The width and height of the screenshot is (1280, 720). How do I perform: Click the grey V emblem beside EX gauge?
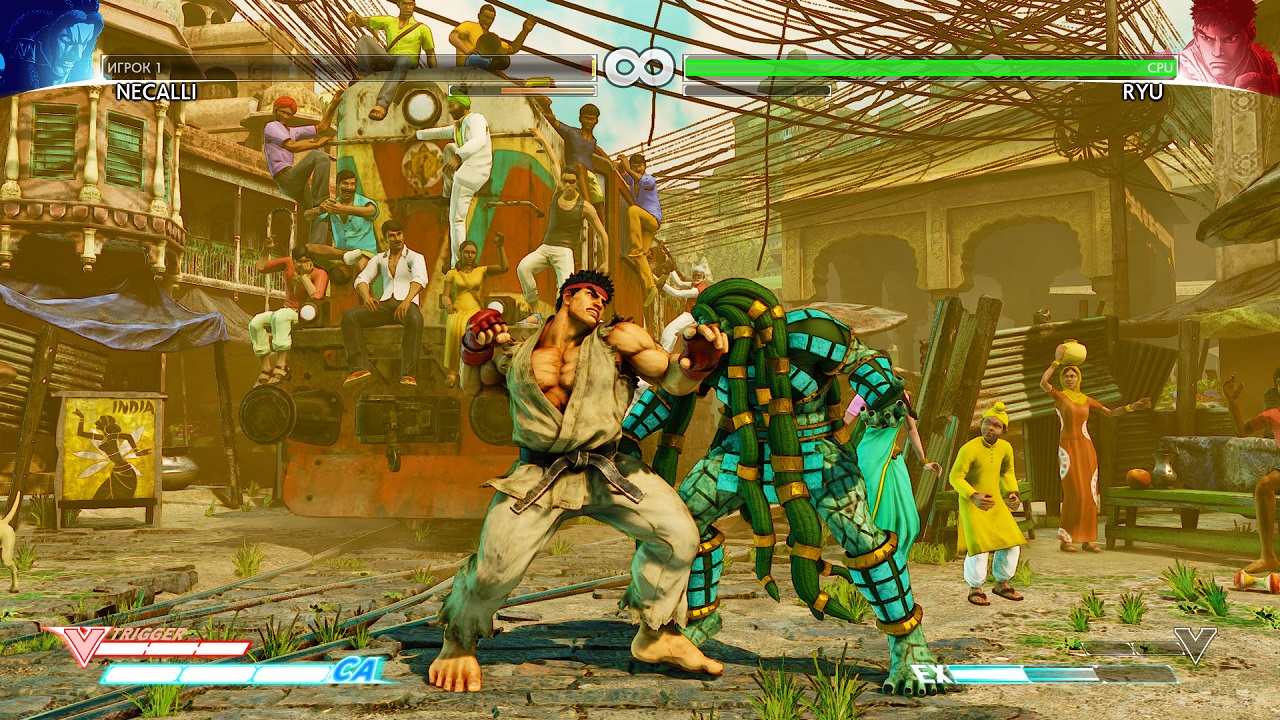[1195, 645]
